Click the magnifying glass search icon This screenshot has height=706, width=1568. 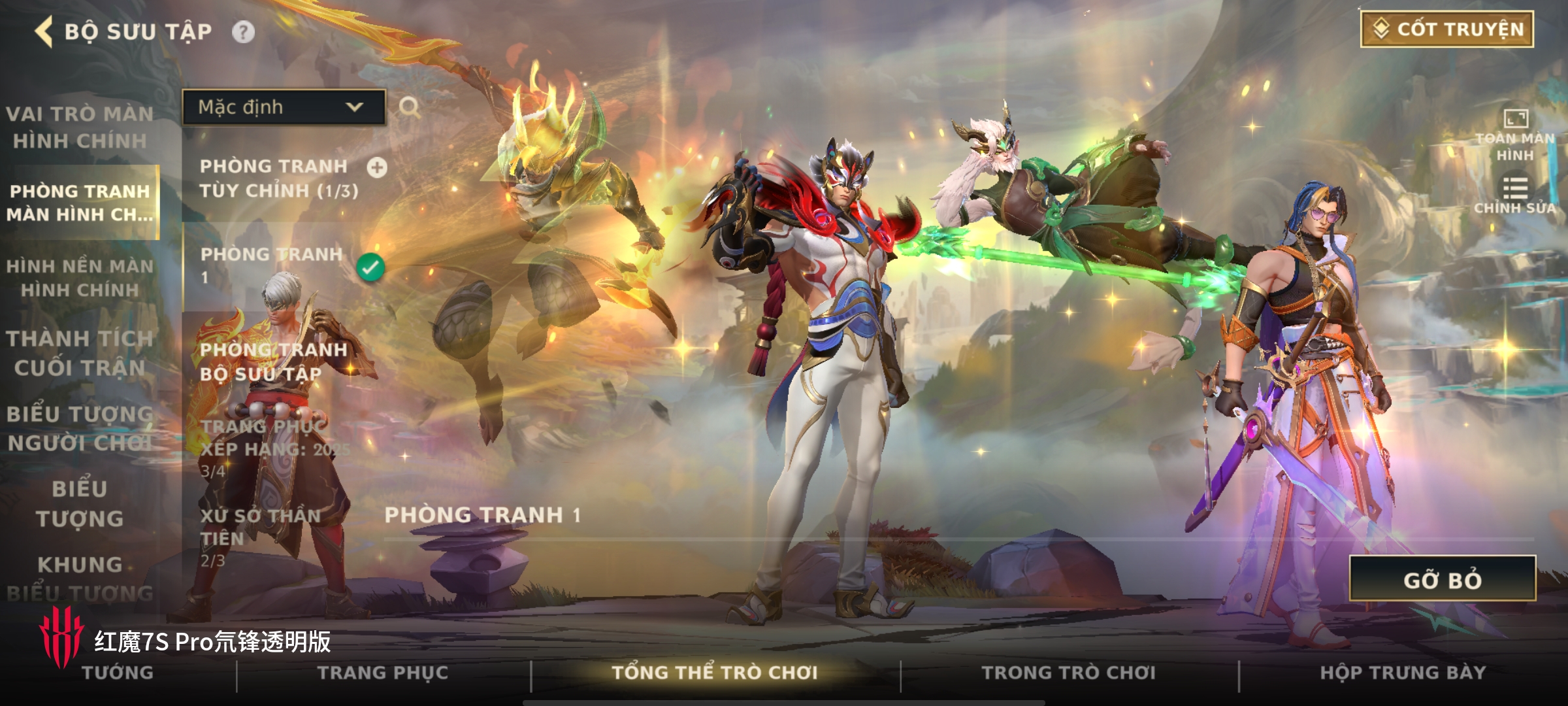pyautogui.click(x=410, y=107)
